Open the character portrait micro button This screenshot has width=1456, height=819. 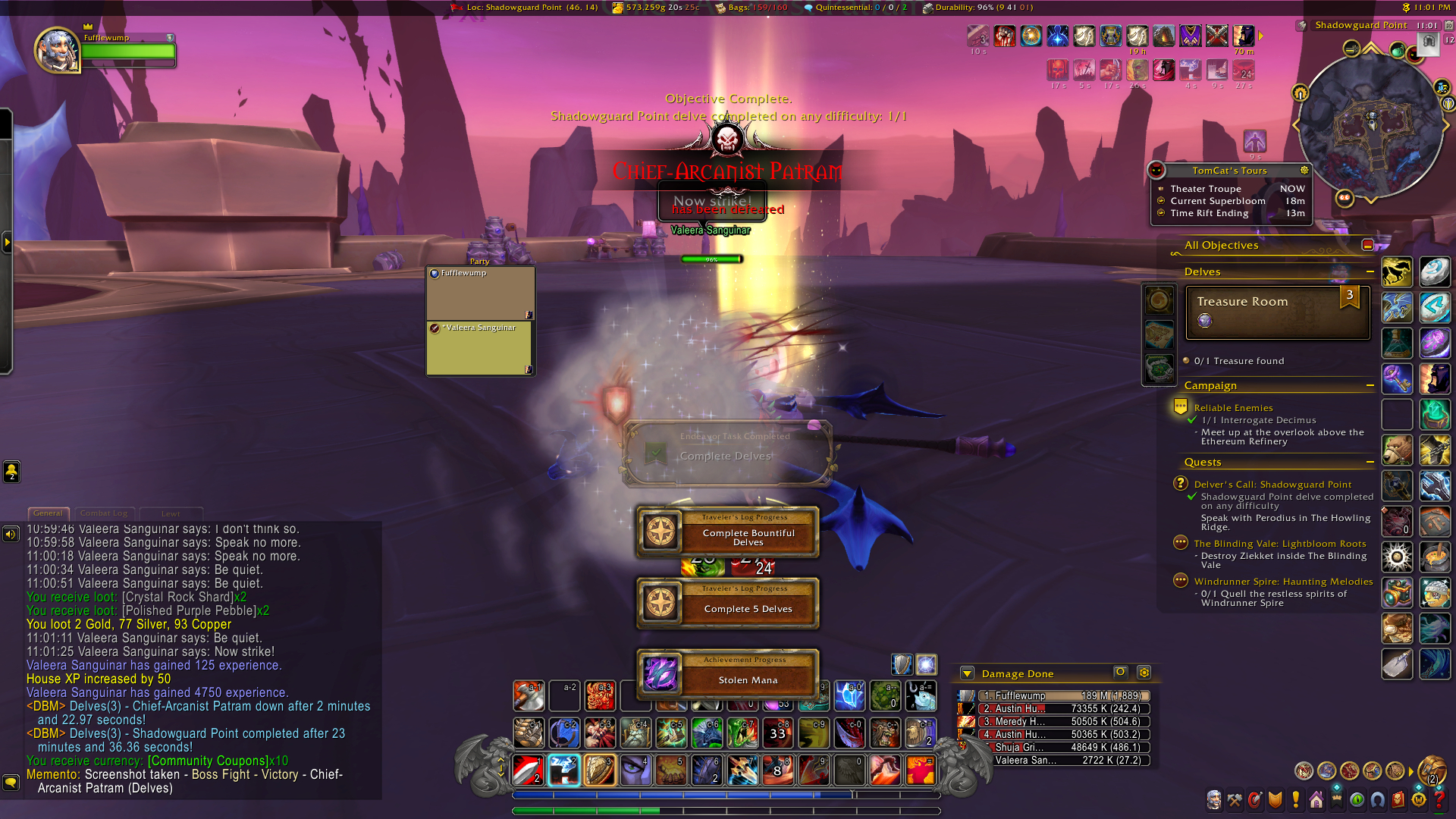[x=1214, y=800]
